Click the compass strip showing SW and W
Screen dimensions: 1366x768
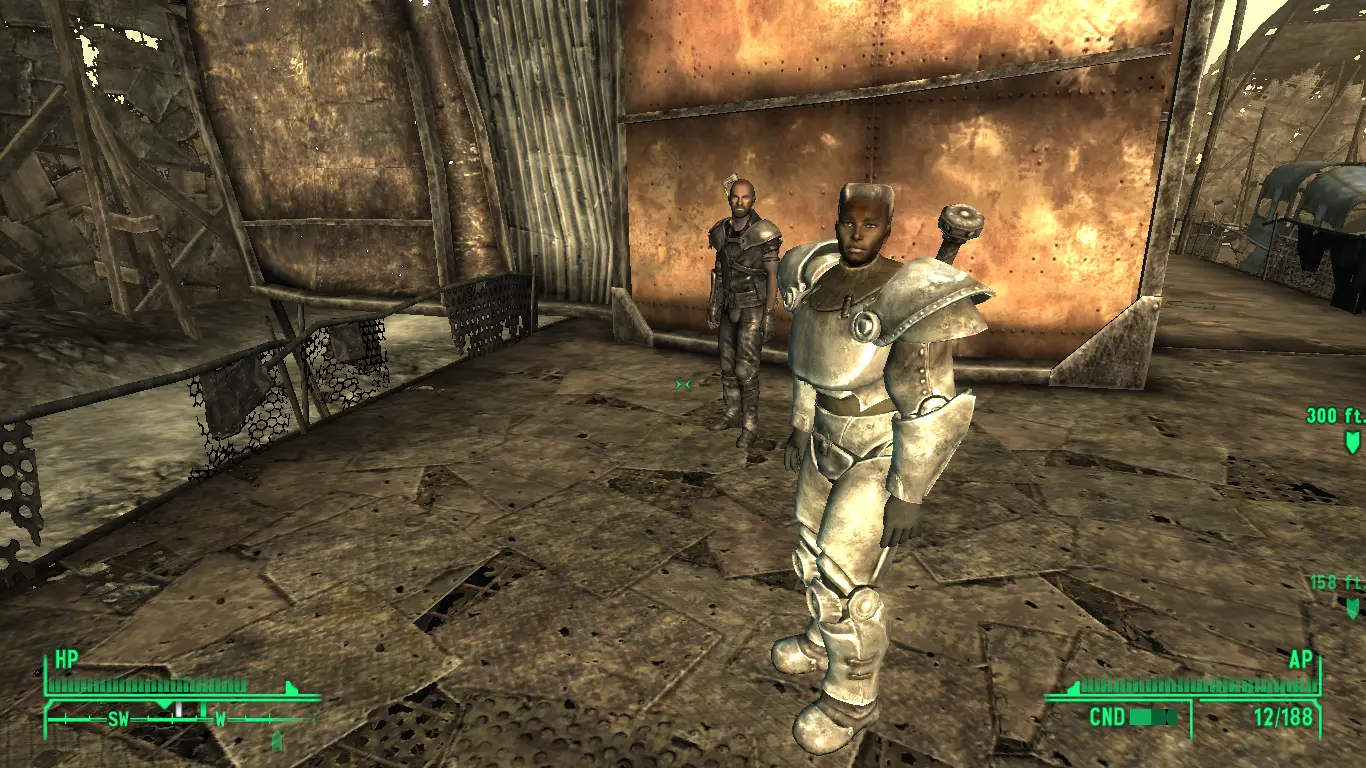click(180, 719)
